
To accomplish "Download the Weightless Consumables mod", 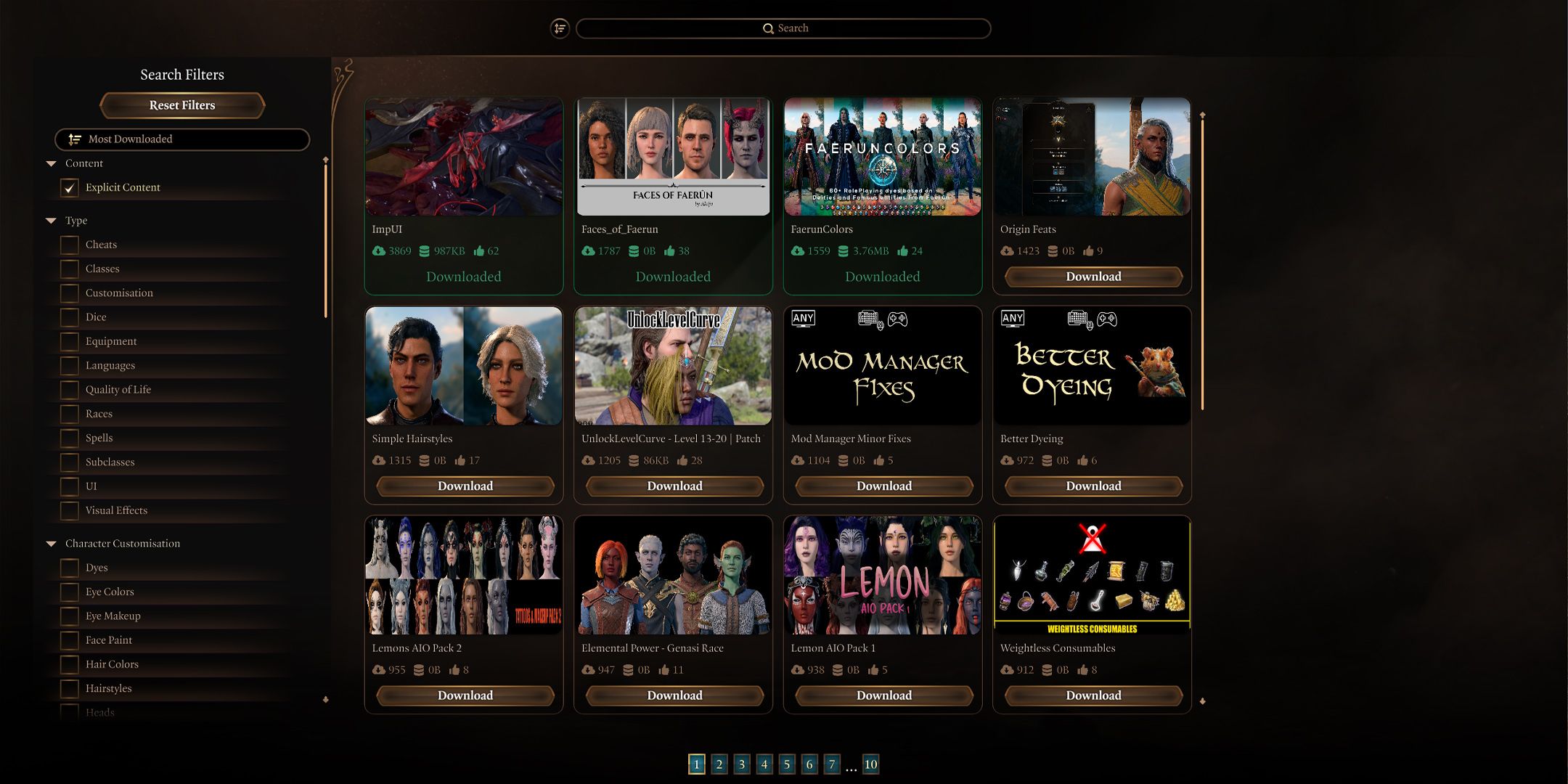I will tap(1093, 695).
